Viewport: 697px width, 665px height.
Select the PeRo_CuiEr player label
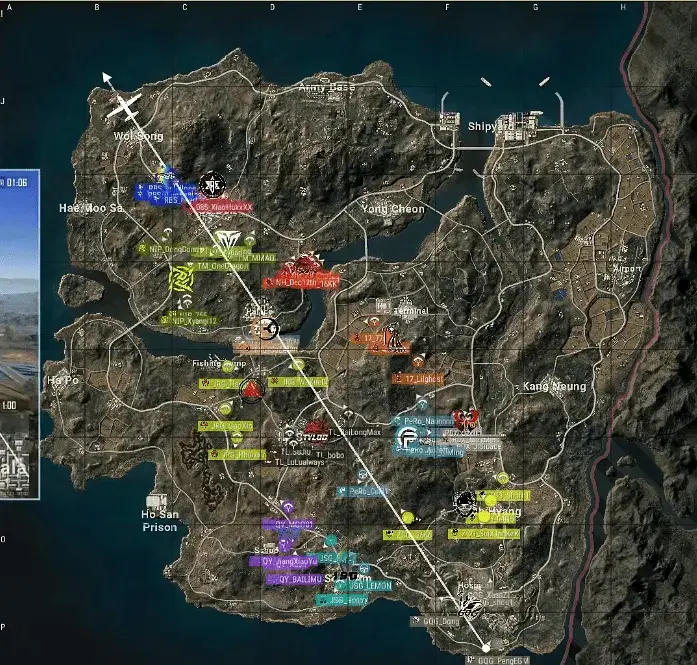(x=367, y=491)
